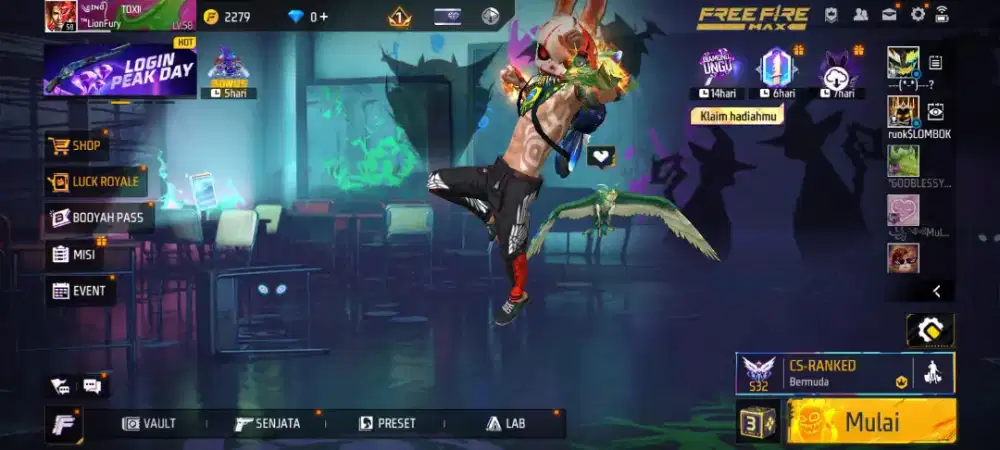Open Luck Royale
Viewport: 1000px width, 450px height.
[x=96, y=182]
